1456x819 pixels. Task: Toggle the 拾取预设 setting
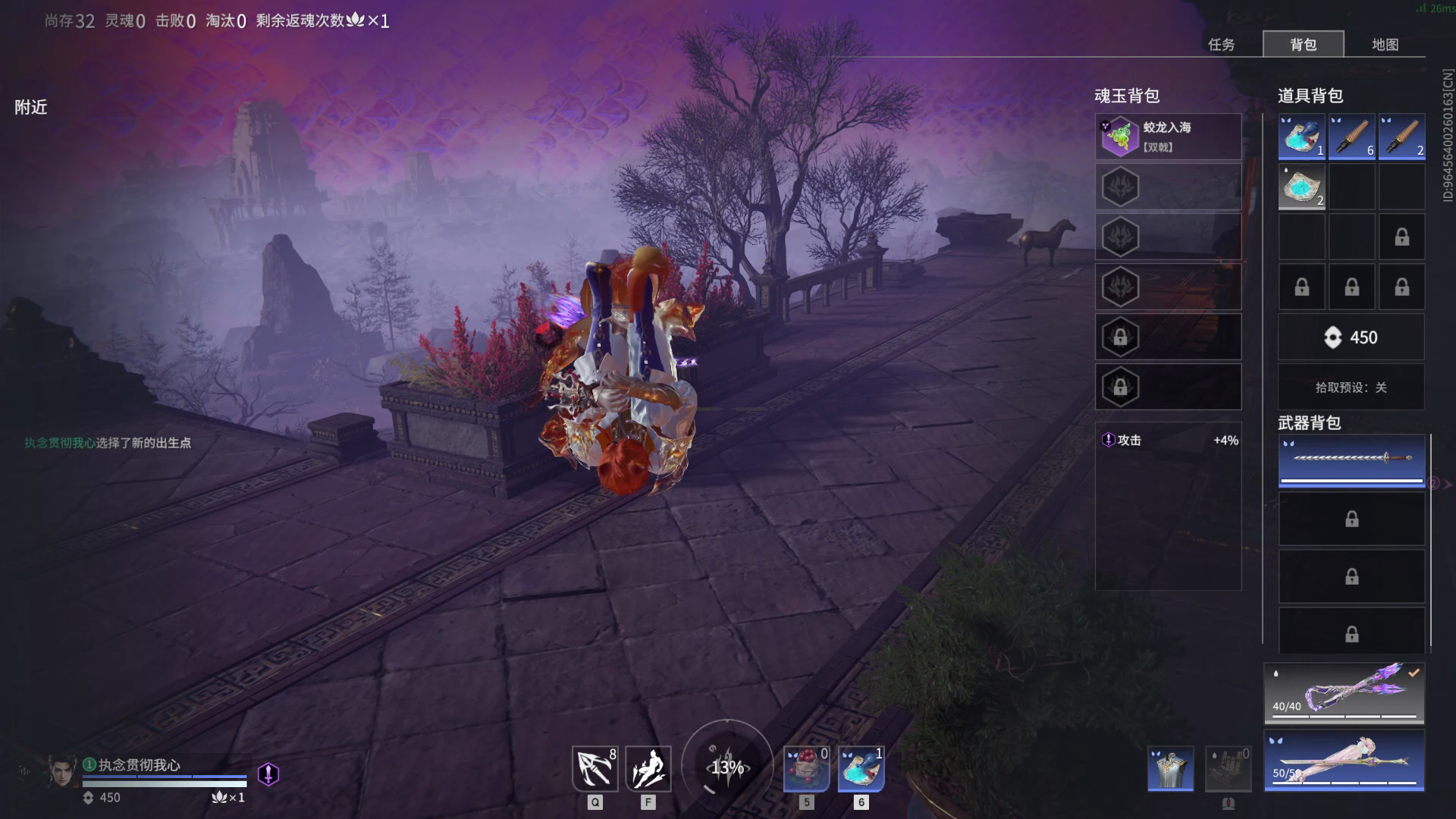click(1351, 388)
